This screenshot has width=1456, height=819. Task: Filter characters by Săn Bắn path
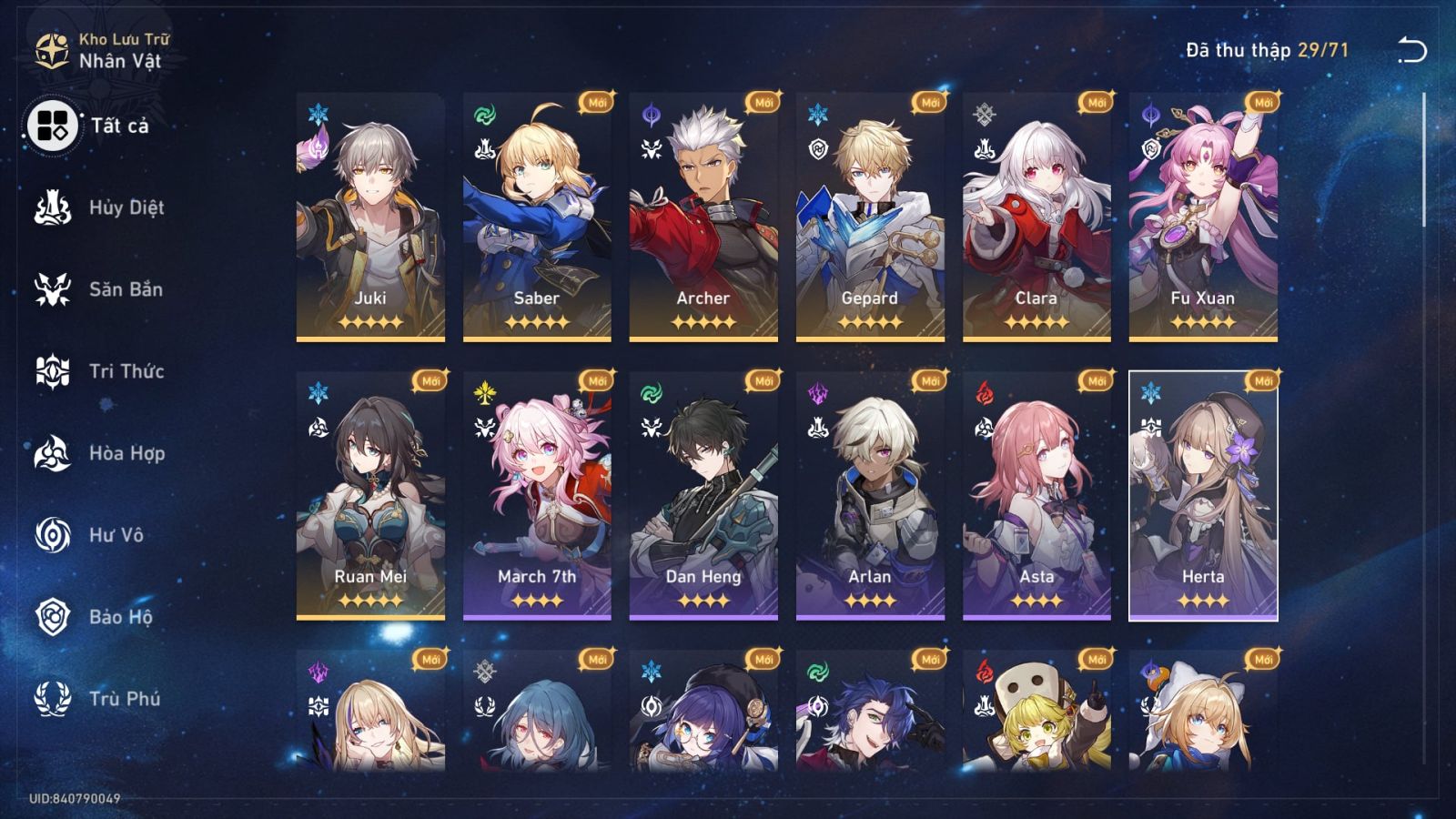click(x=52, y=289)
